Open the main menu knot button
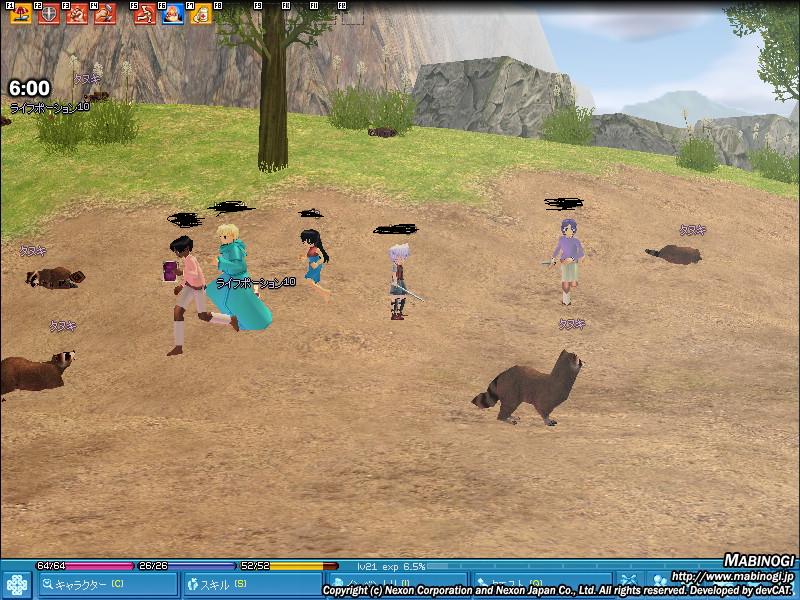 16,584
